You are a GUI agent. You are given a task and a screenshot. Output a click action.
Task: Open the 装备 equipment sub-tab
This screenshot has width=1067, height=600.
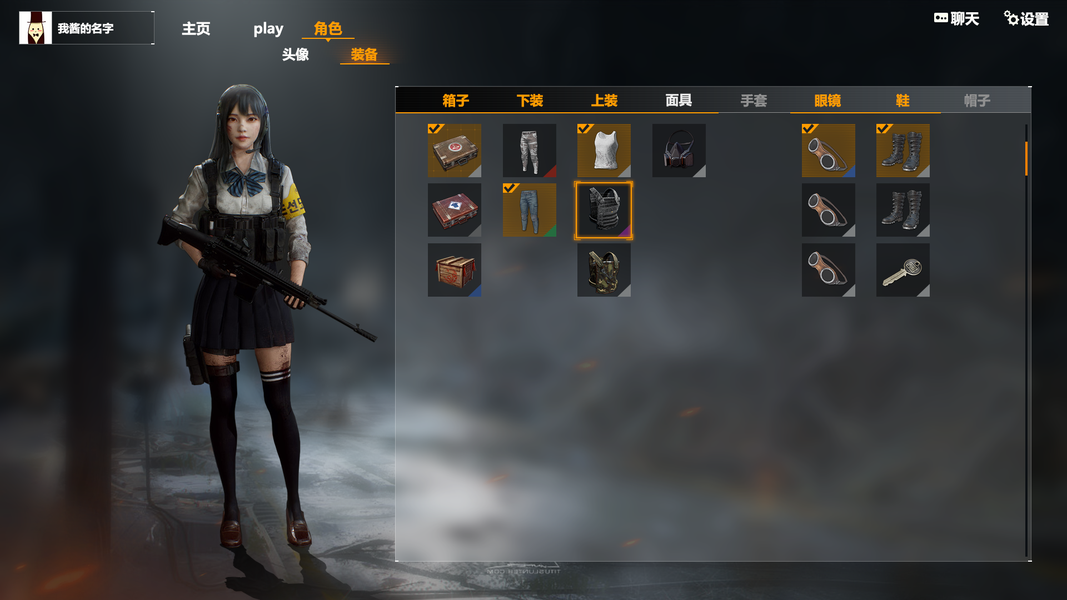click(x=364, y=55)
